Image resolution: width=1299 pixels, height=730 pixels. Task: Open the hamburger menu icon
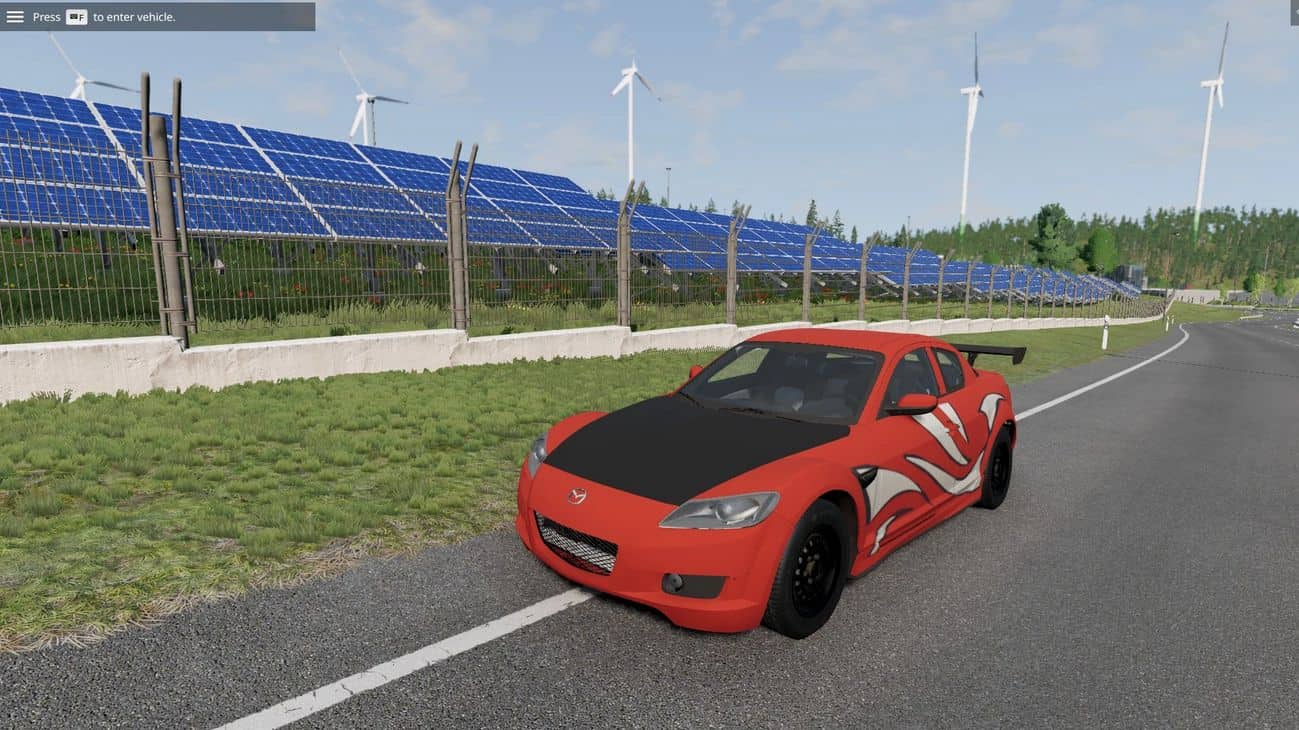click(15, 16)
